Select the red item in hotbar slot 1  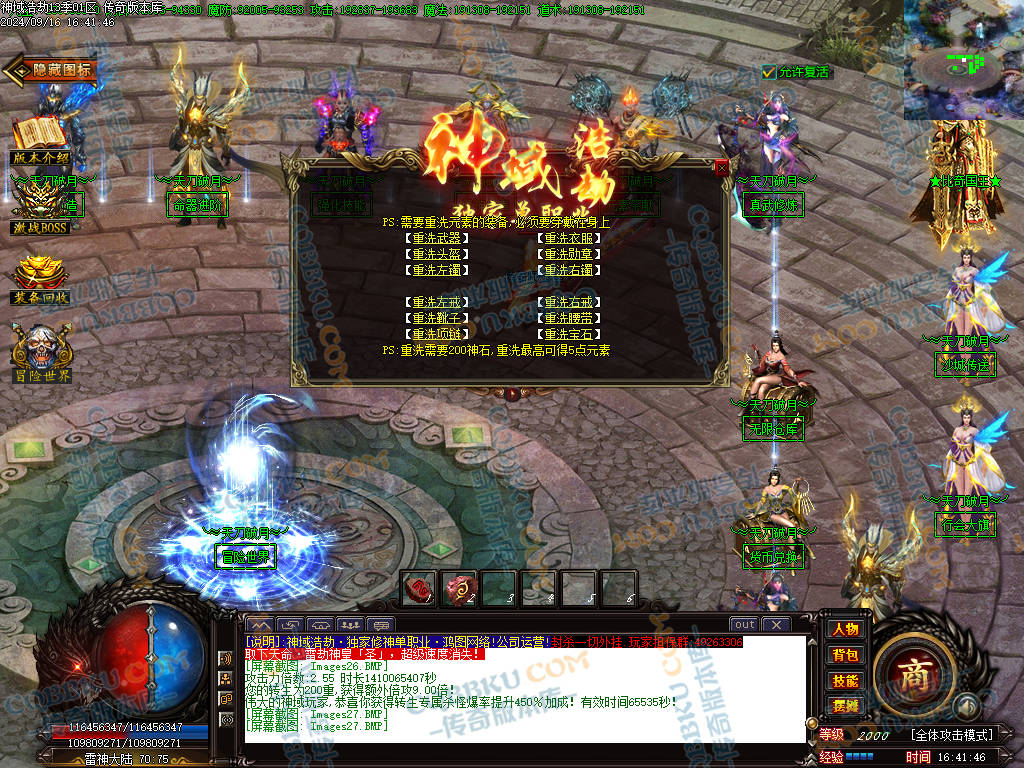coord(418,588)
